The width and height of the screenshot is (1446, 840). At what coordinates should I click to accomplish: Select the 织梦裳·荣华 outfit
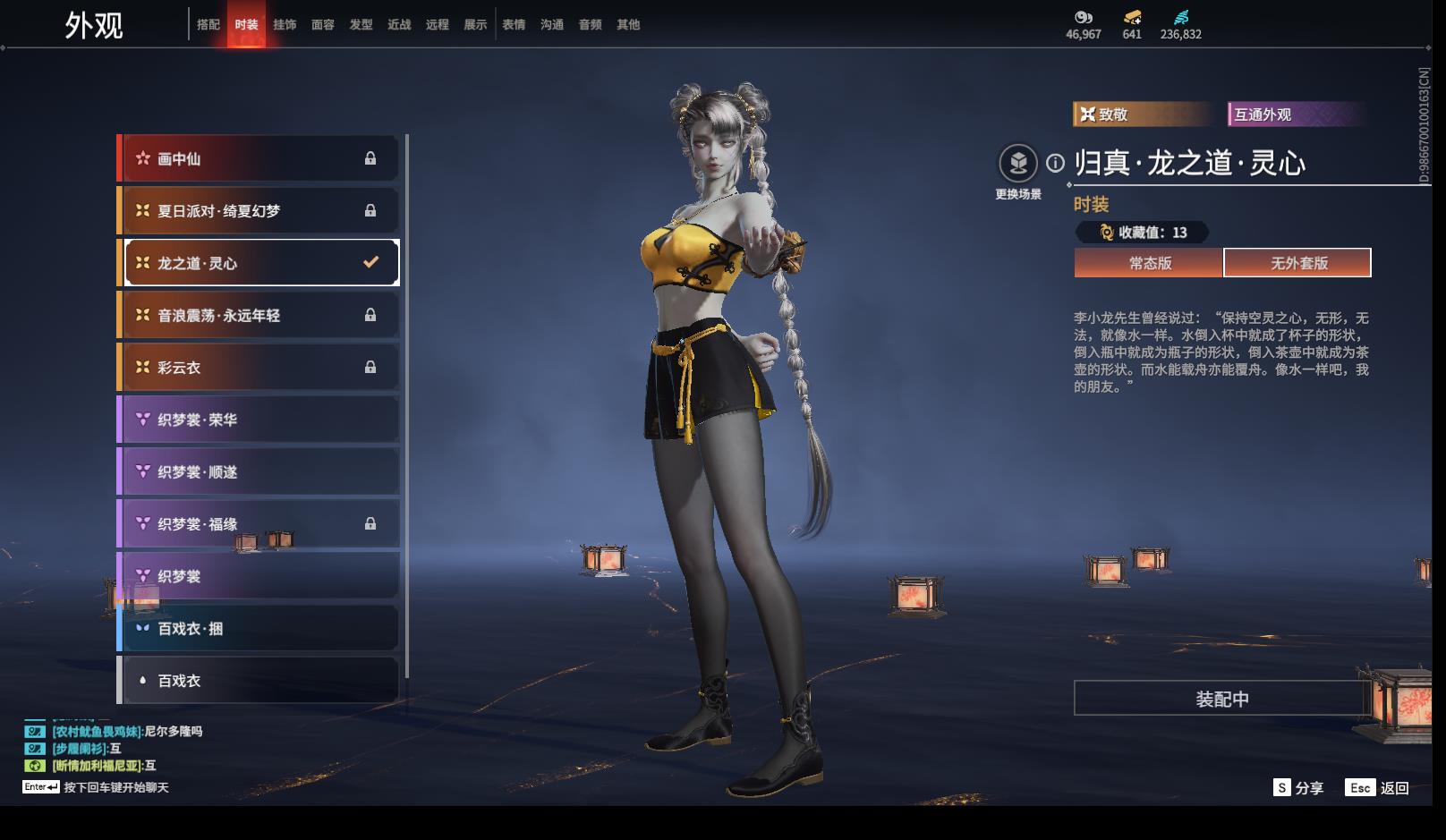259,420
